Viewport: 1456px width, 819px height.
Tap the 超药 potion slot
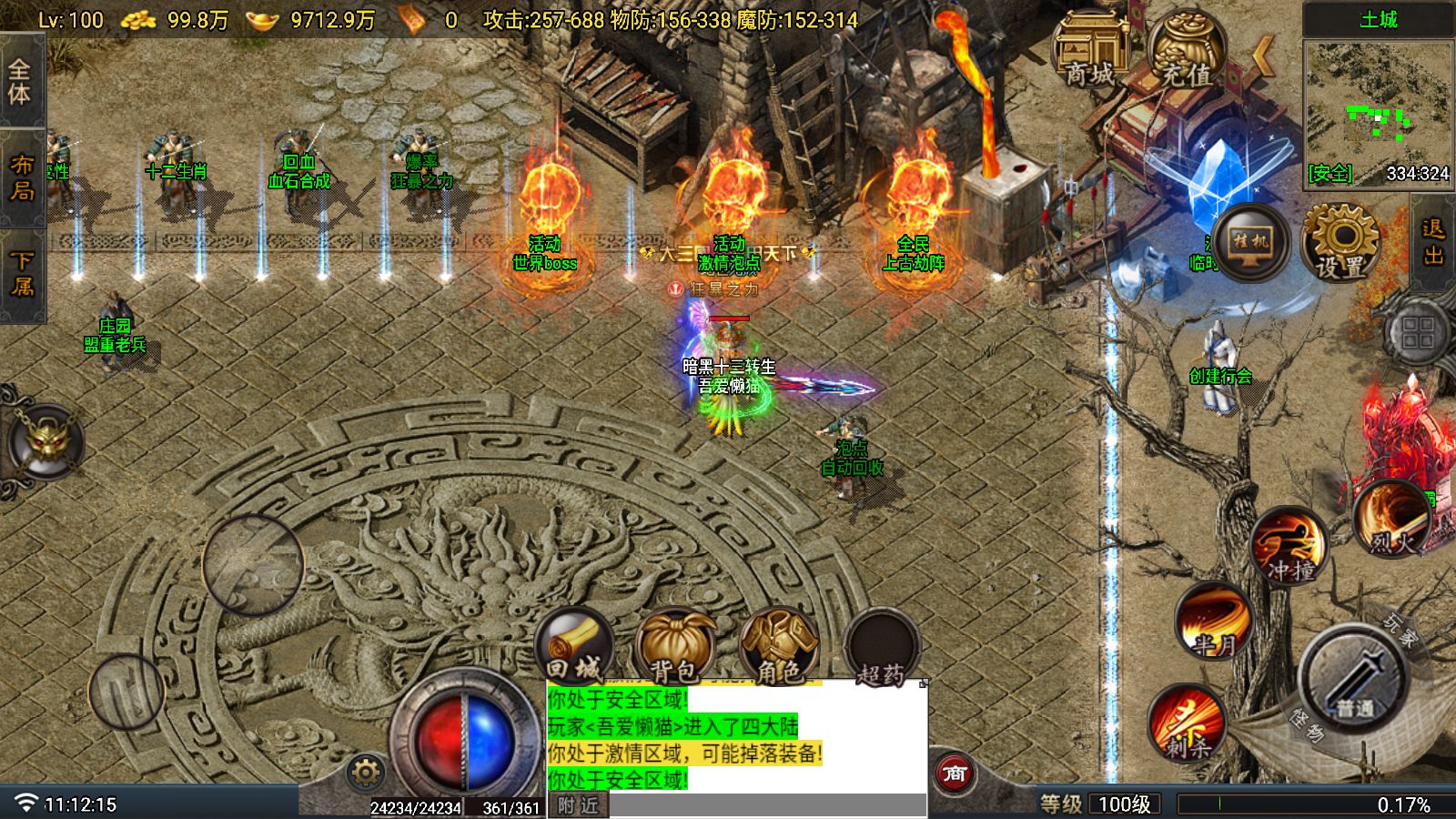(881, 650)
